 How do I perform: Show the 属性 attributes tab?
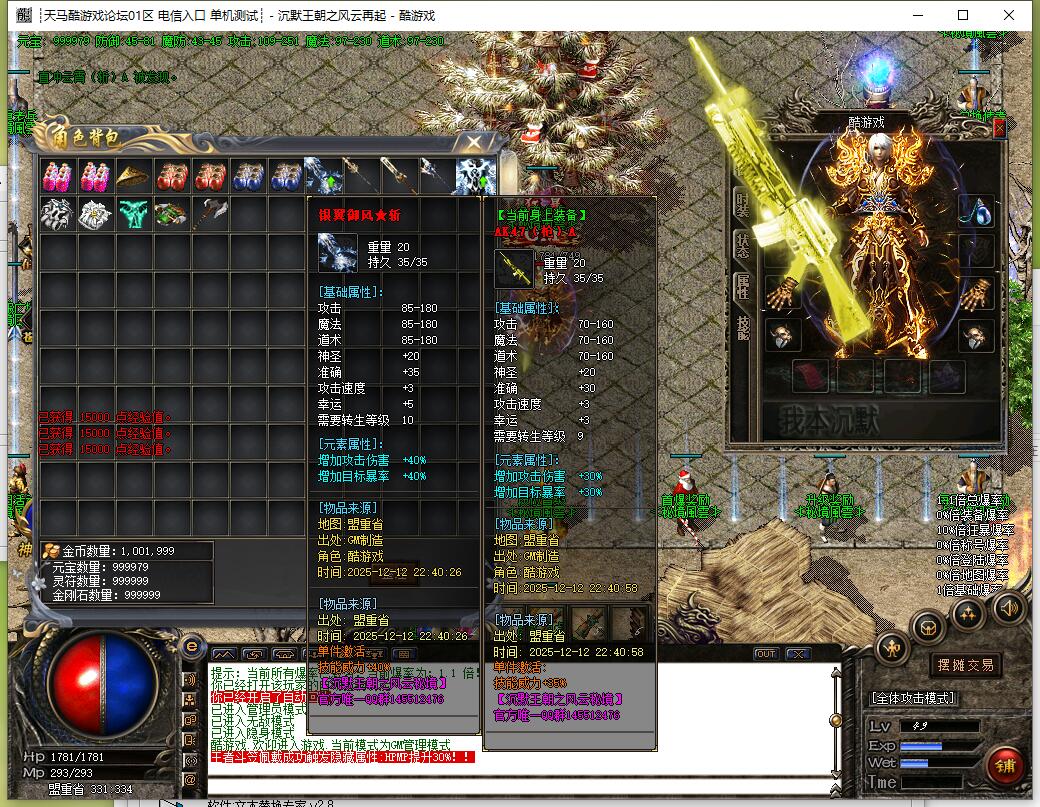point(742,287)
